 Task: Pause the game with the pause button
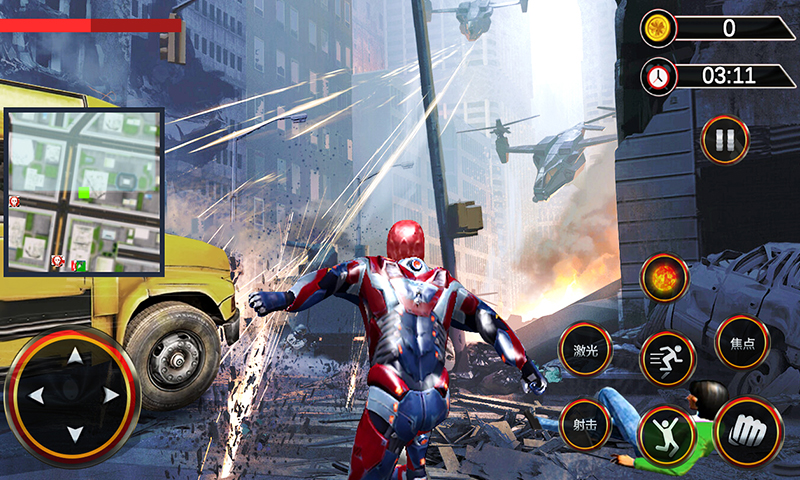pyautogui.click(x=725, y=139)
